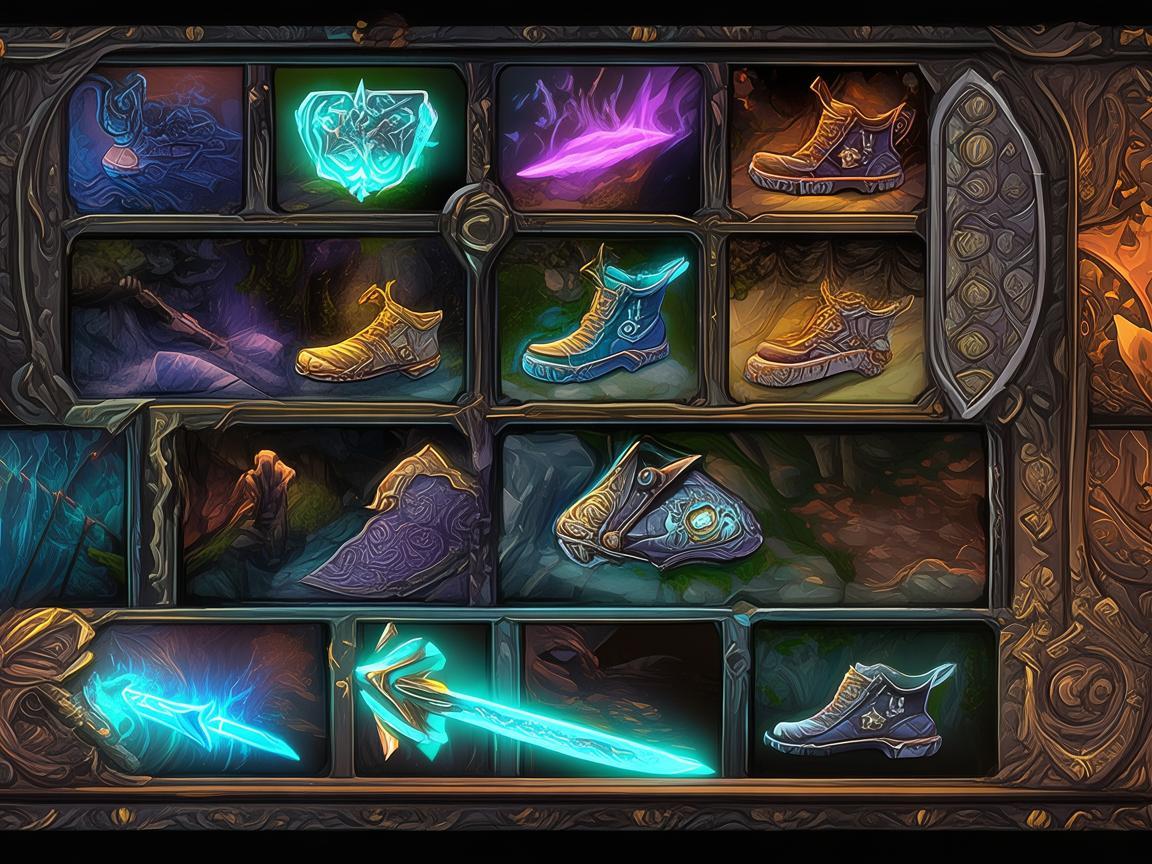Select the silver boot on yellow background
The image size is (1152, 864).
click(x=826, y=320)
